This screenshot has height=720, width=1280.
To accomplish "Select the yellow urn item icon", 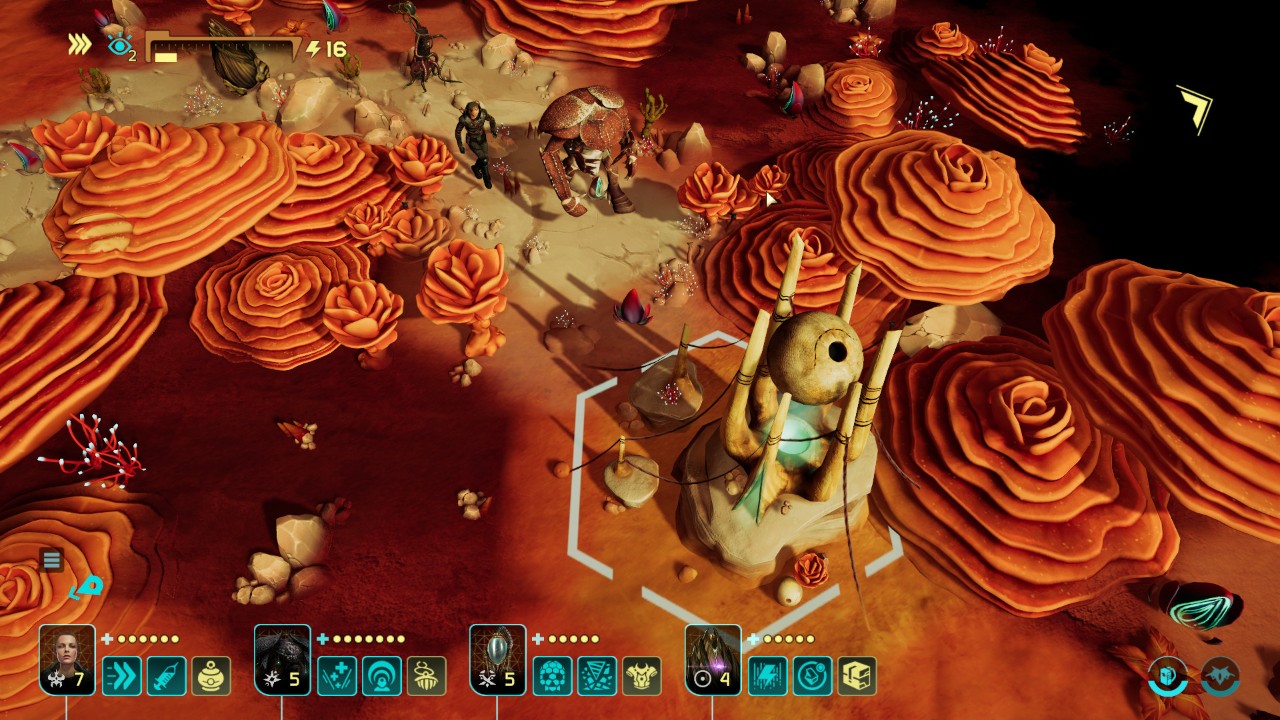I will click(x=211, y=676).
